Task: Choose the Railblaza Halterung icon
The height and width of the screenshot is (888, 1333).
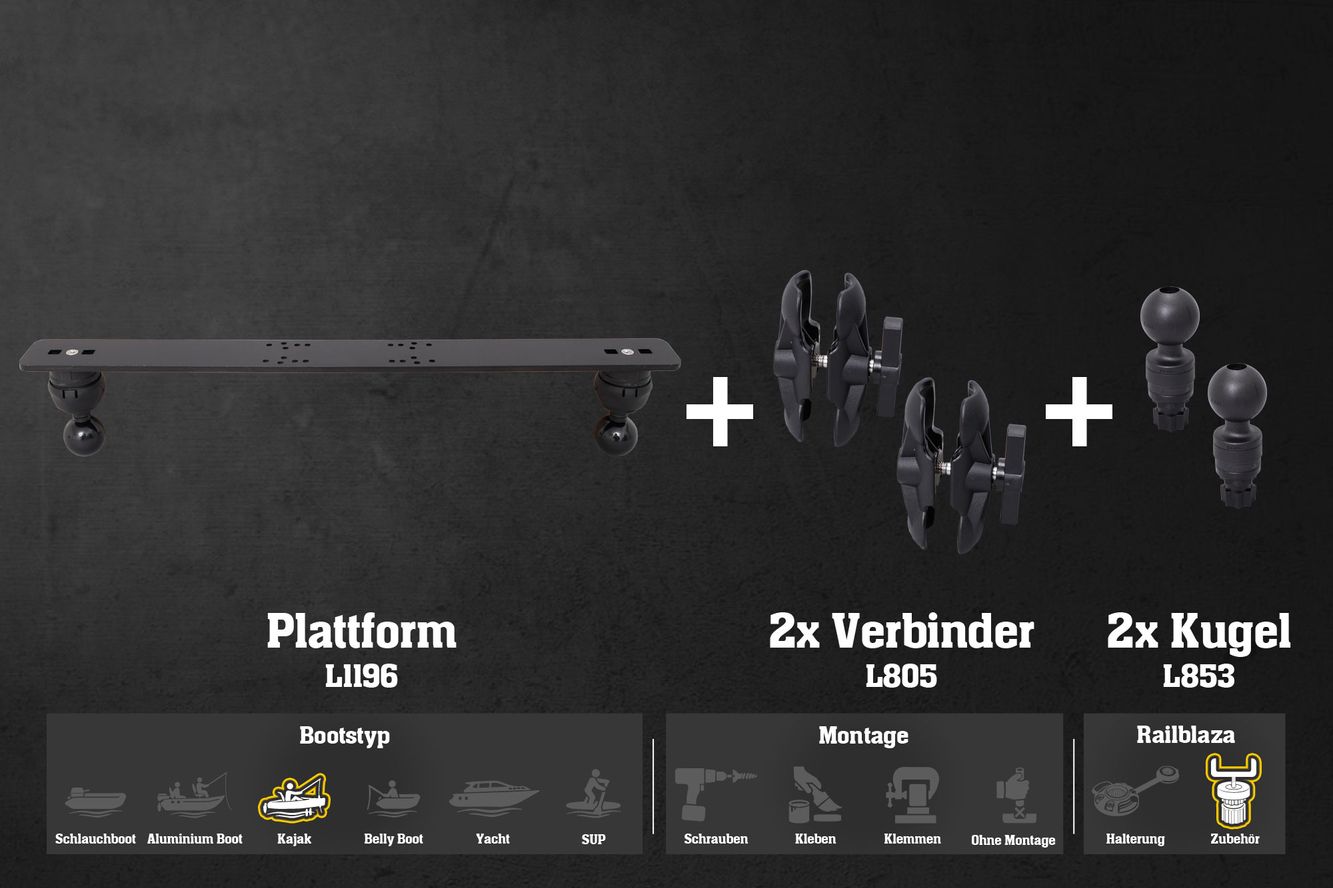Action: click(1134, 795)
